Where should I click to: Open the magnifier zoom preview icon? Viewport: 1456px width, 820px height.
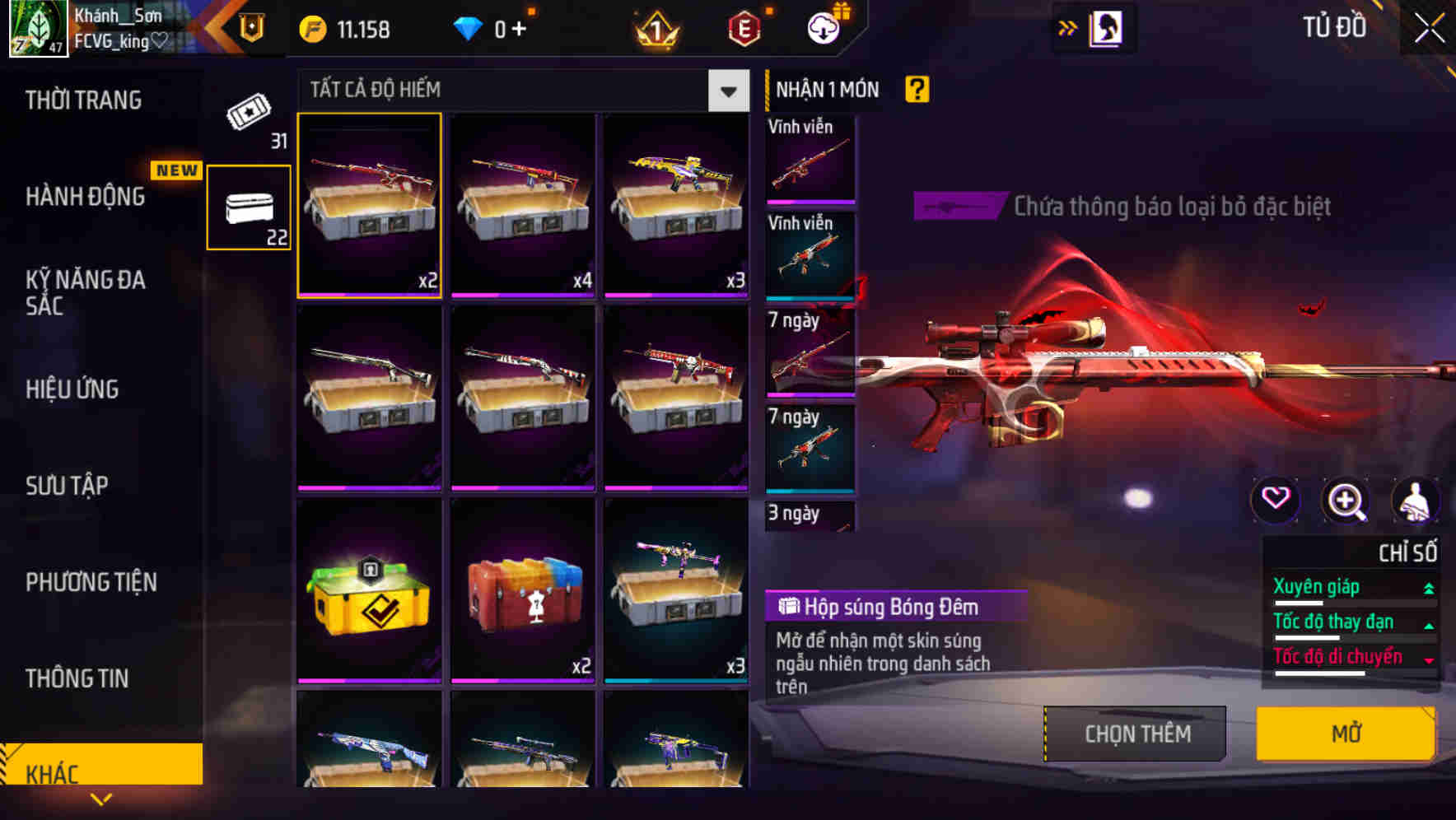1346,500
